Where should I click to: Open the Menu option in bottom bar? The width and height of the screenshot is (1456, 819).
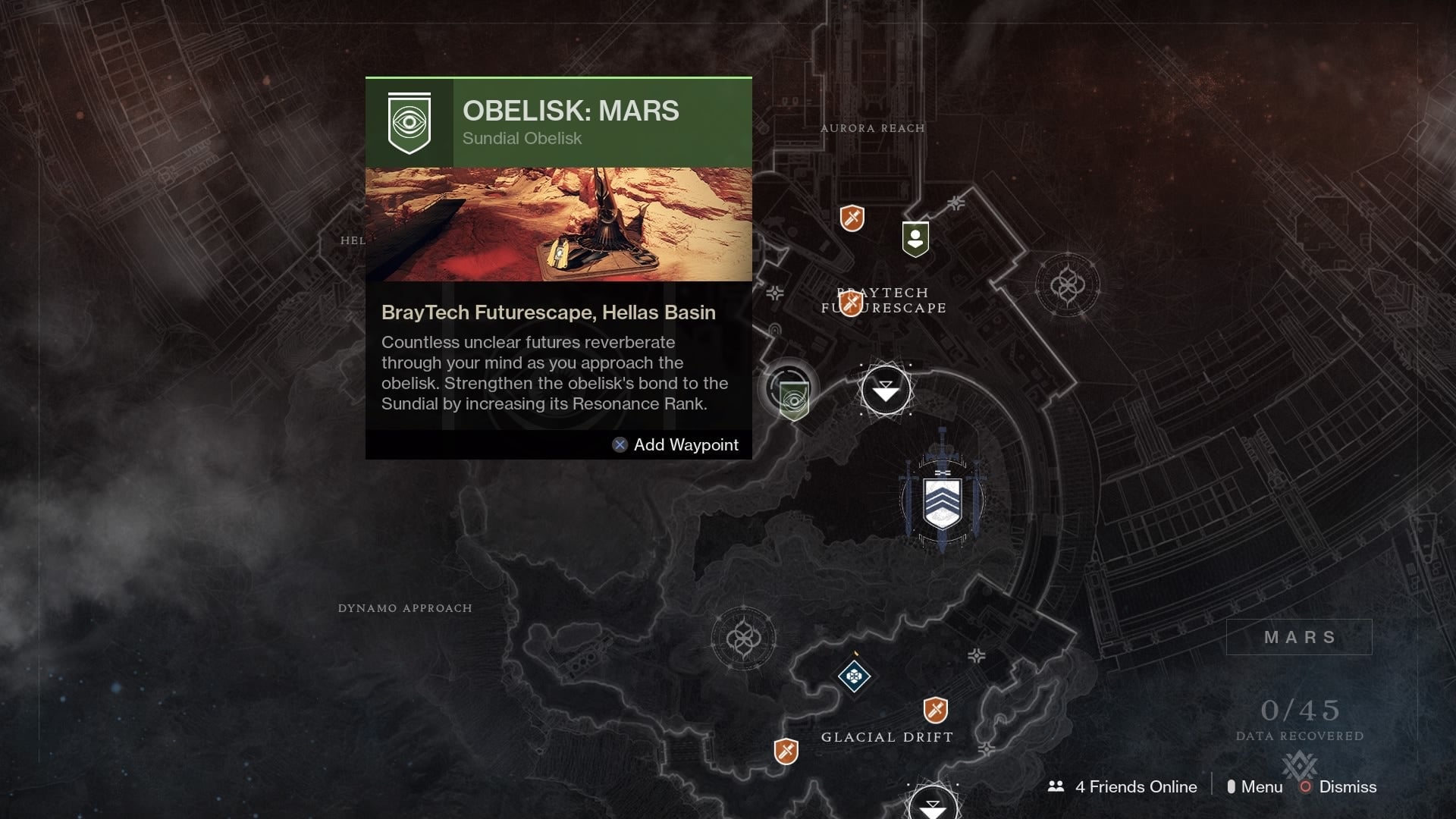coord(1255,787)
